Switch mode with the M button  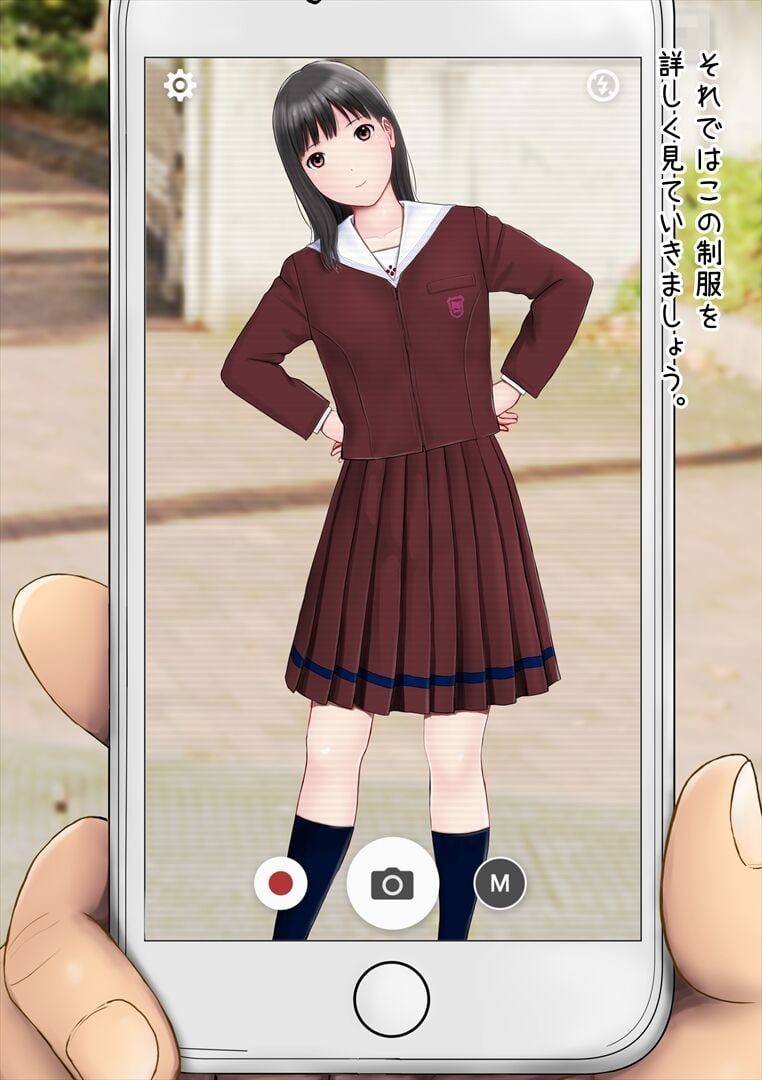(500, 884)
